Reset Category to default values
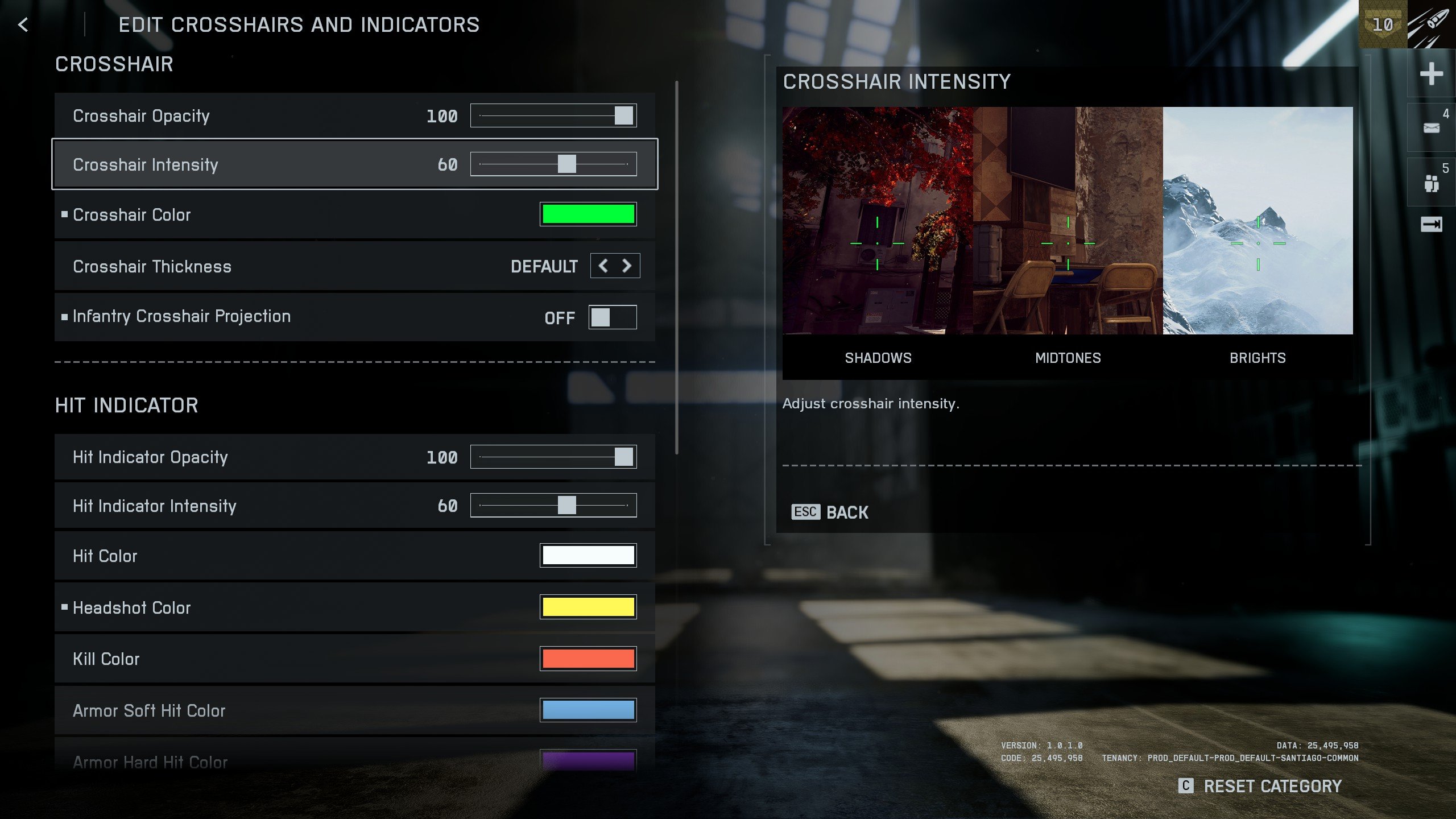This screenshot has height=819, width=1456. [x=1260, y=787]
